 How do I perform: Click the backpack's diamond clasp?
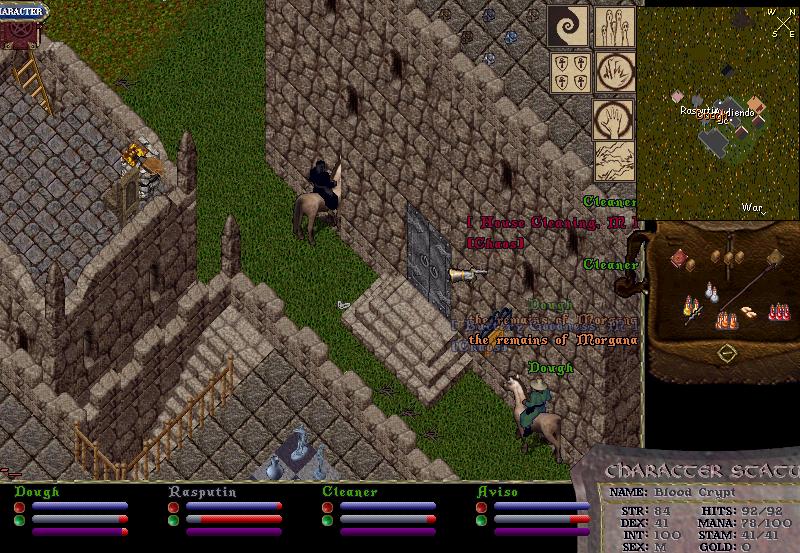pyautogui.click(x=727, y=352)
